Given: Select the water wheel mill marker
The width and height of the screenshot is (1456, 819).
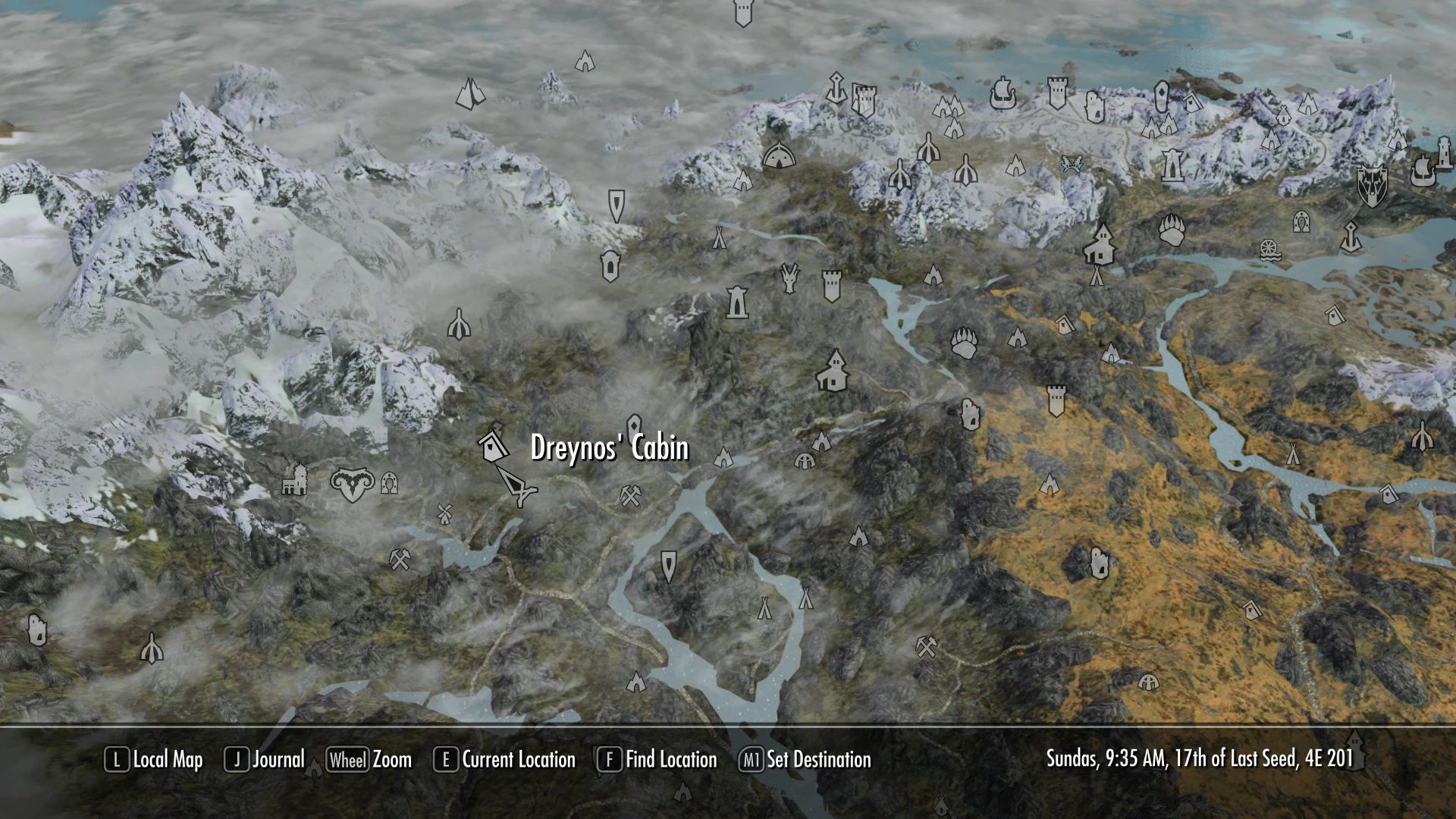Looking at the screenshot, I should tap(1271, 250).
